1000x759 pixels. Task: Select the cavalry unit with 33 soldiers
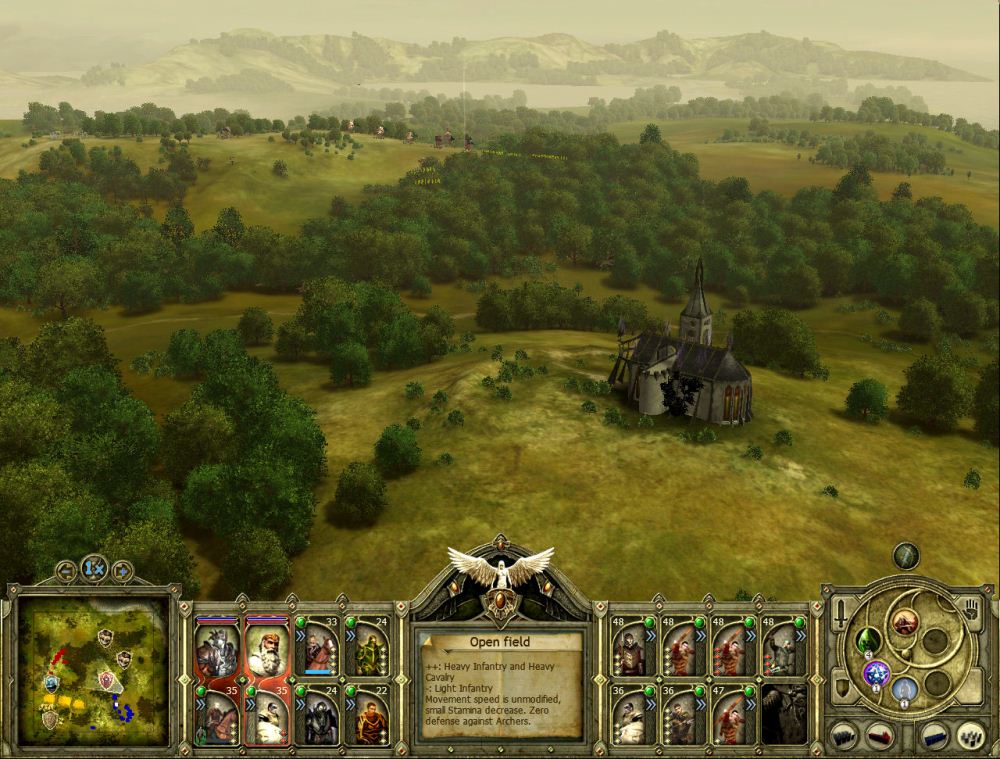click(320, 648)
